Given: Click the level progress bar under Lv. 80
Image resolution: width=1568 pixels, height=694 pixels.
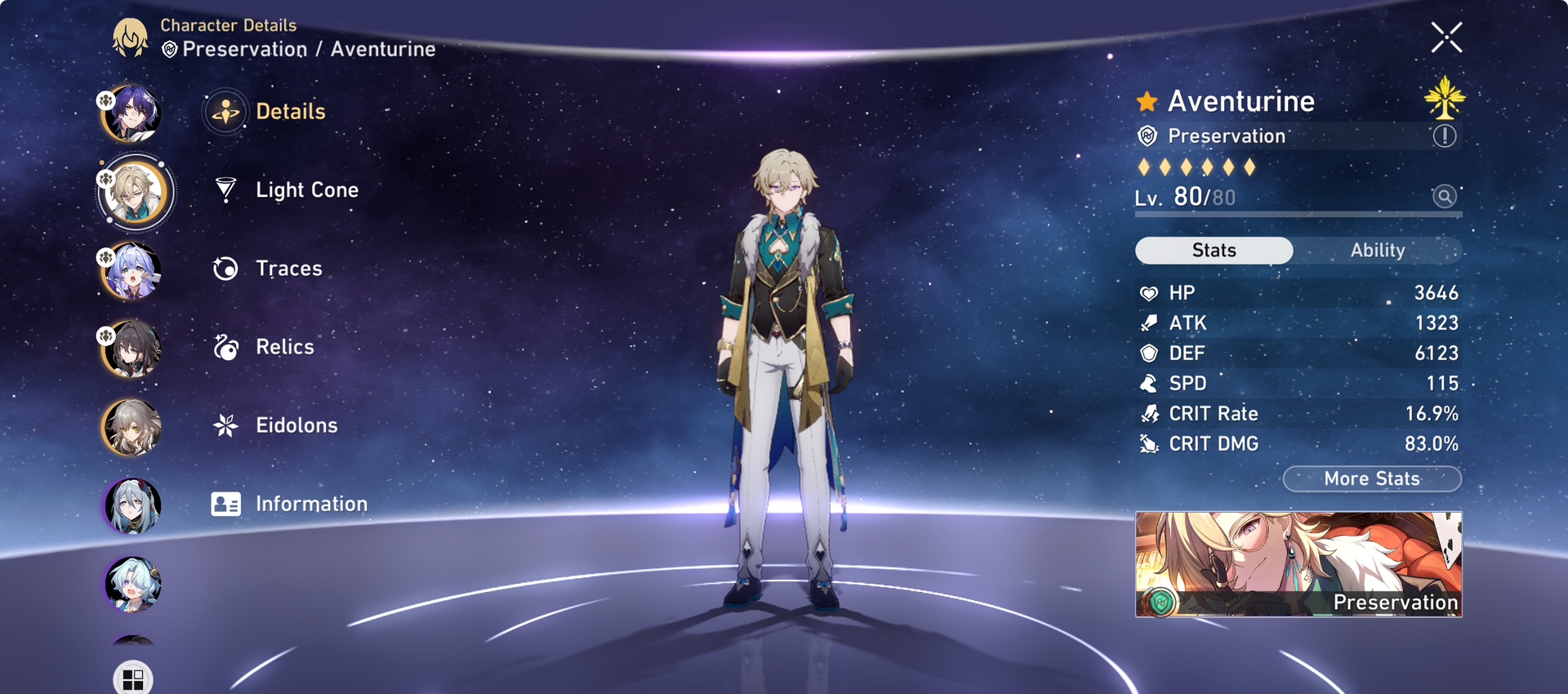Looking at the screenshot, I should [1297, 216].
